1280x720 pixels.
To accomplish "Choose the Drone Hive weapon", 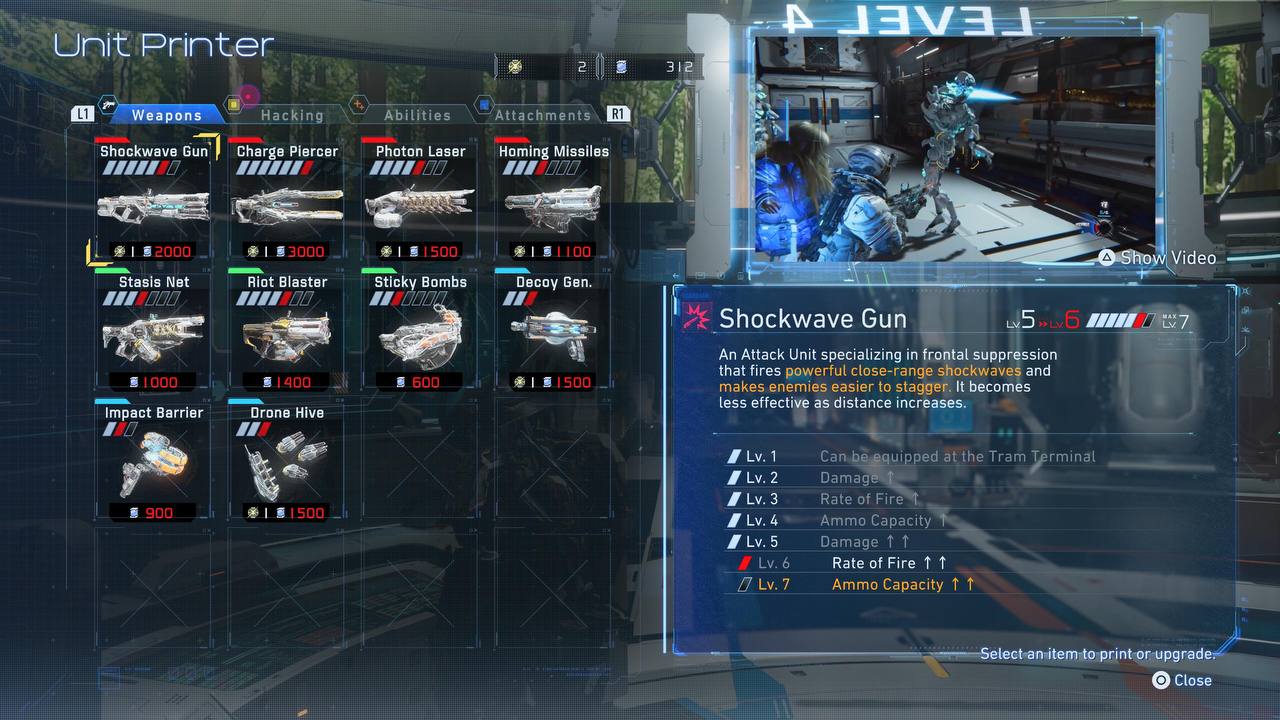I will [287, 462].
